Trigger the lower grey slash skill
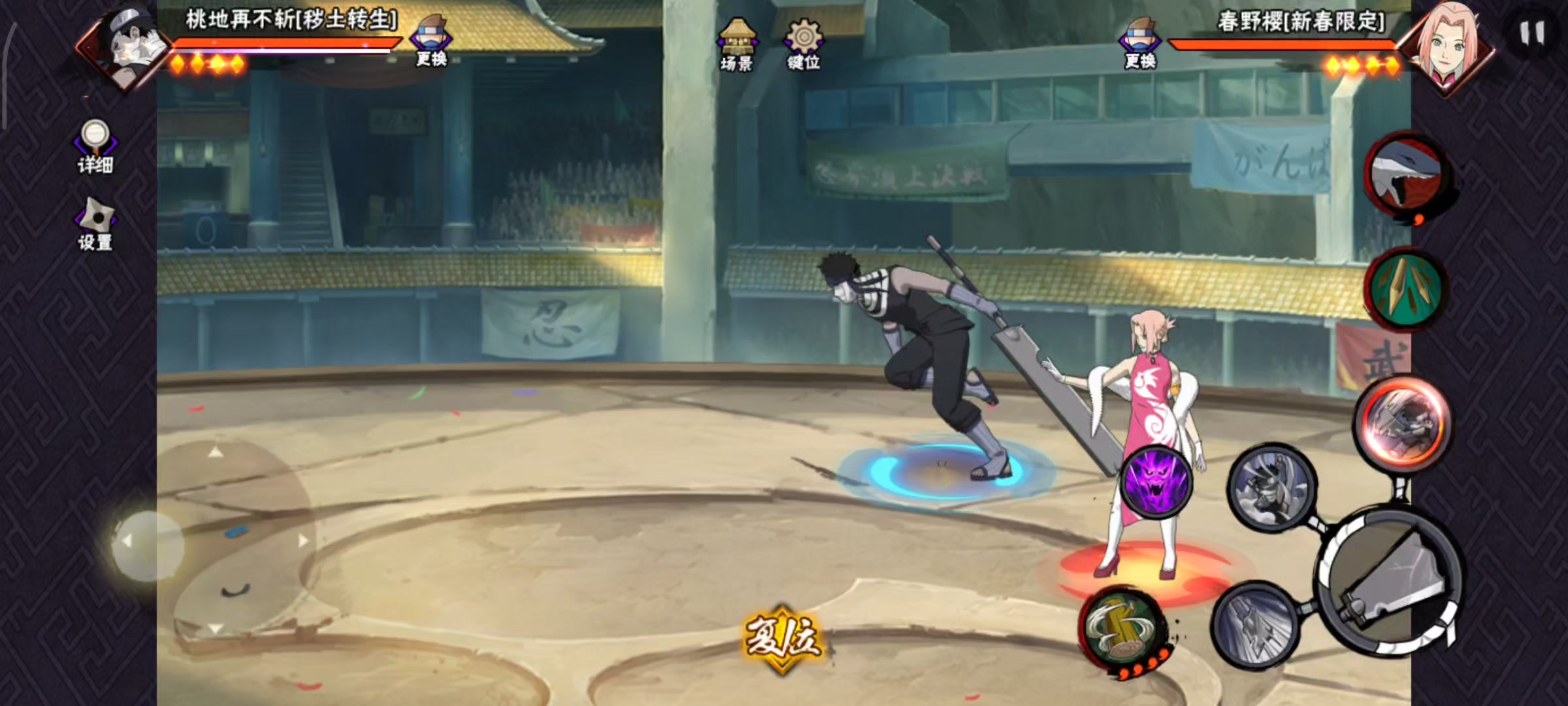 [x=1255, y=624]
